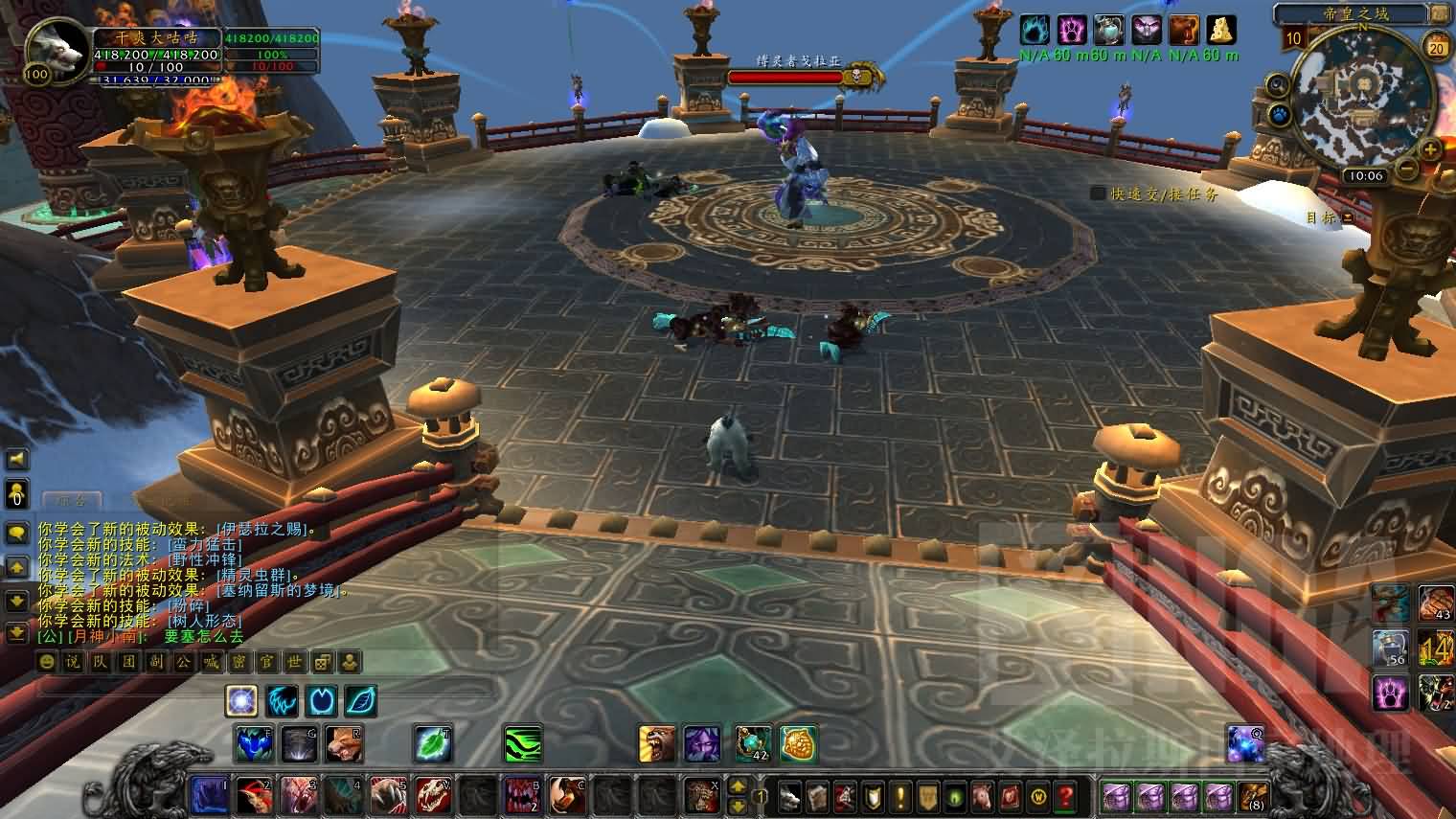Click the chat emote smiley button
1456x819 pixels.
point(46,662)
